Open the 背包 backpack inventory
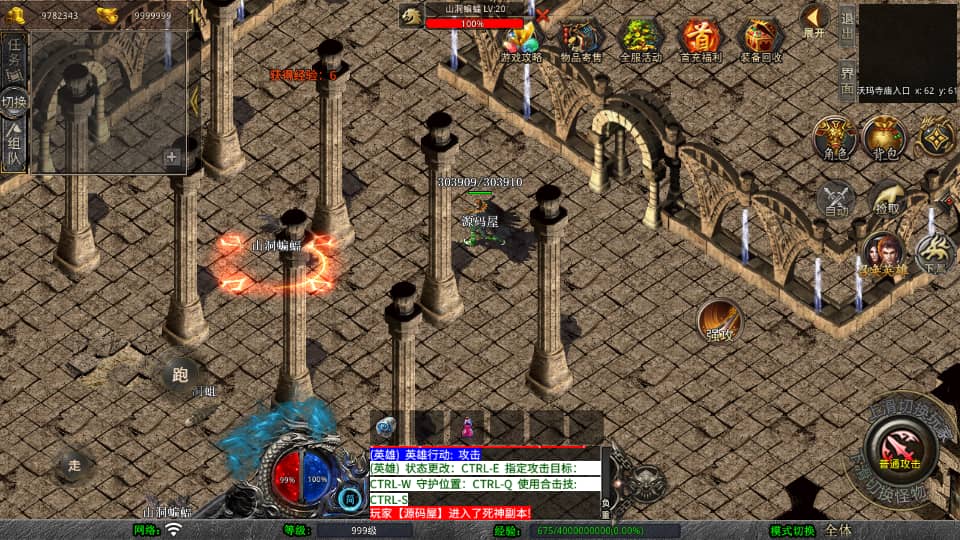 pos(885,138)
